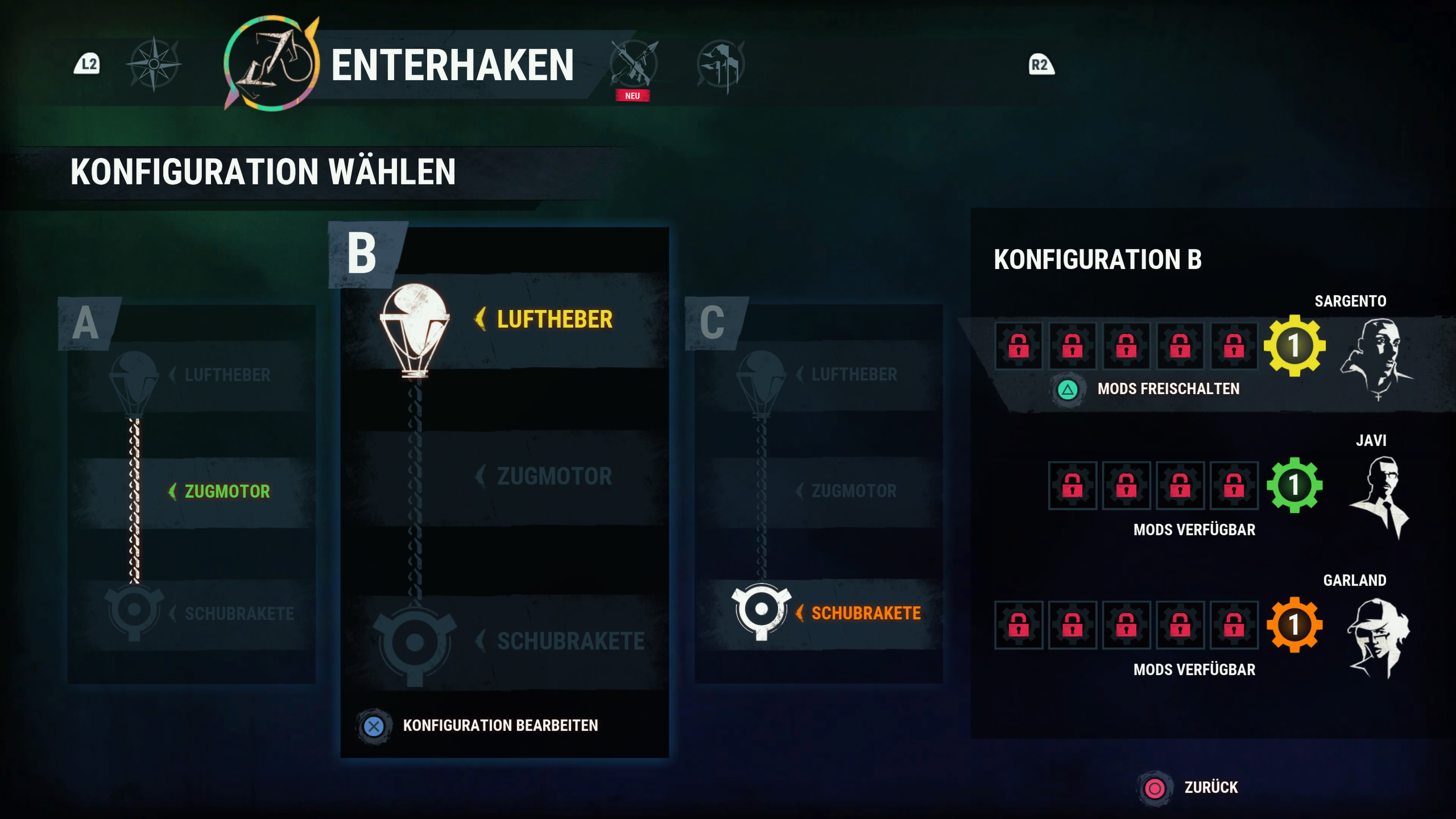1456x819 pixels.
Task: Switch to the compass star tab
Action: 154,64
